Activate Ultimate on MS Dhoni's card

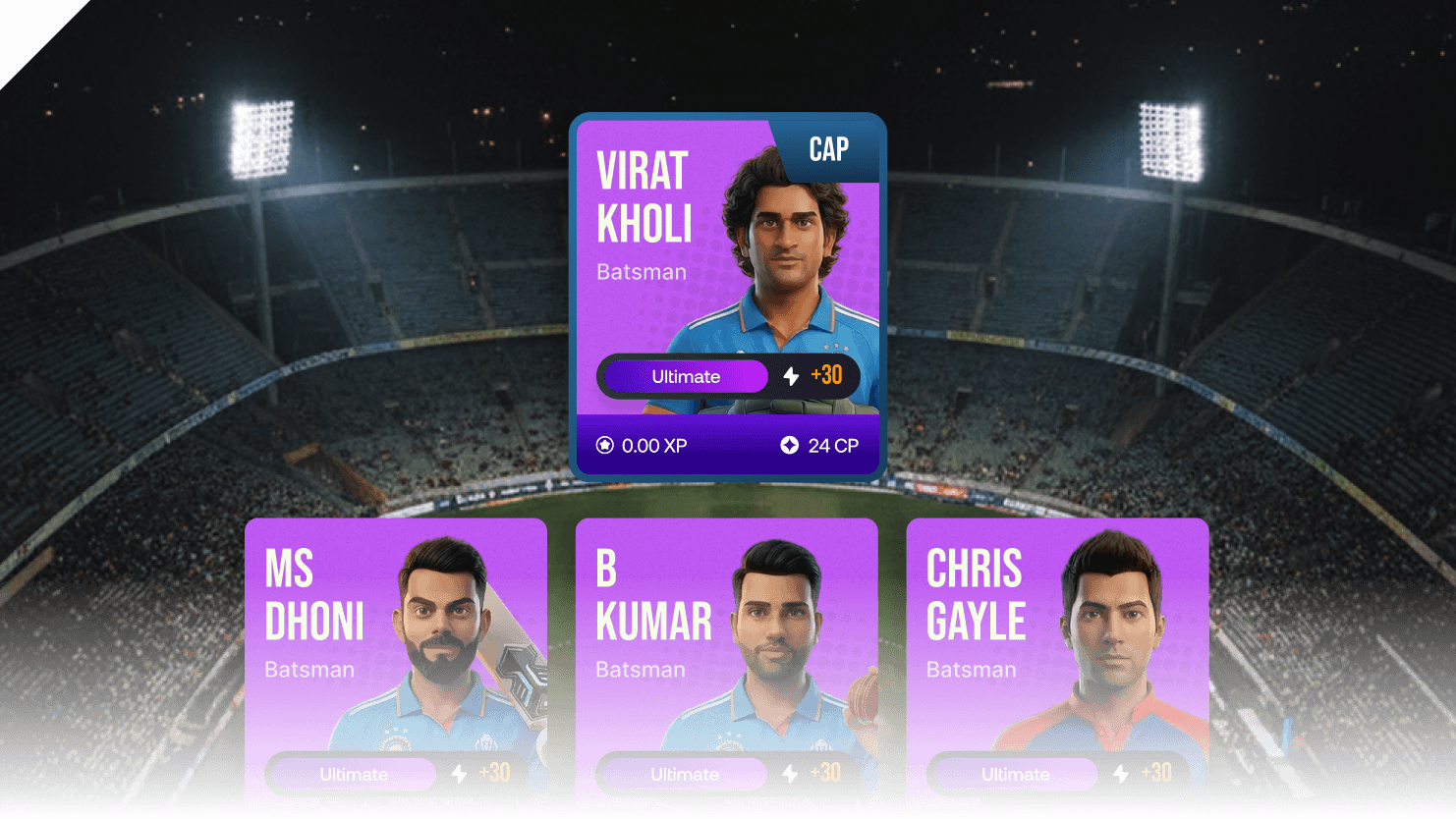pyautogui.click(x=354, y=775)
